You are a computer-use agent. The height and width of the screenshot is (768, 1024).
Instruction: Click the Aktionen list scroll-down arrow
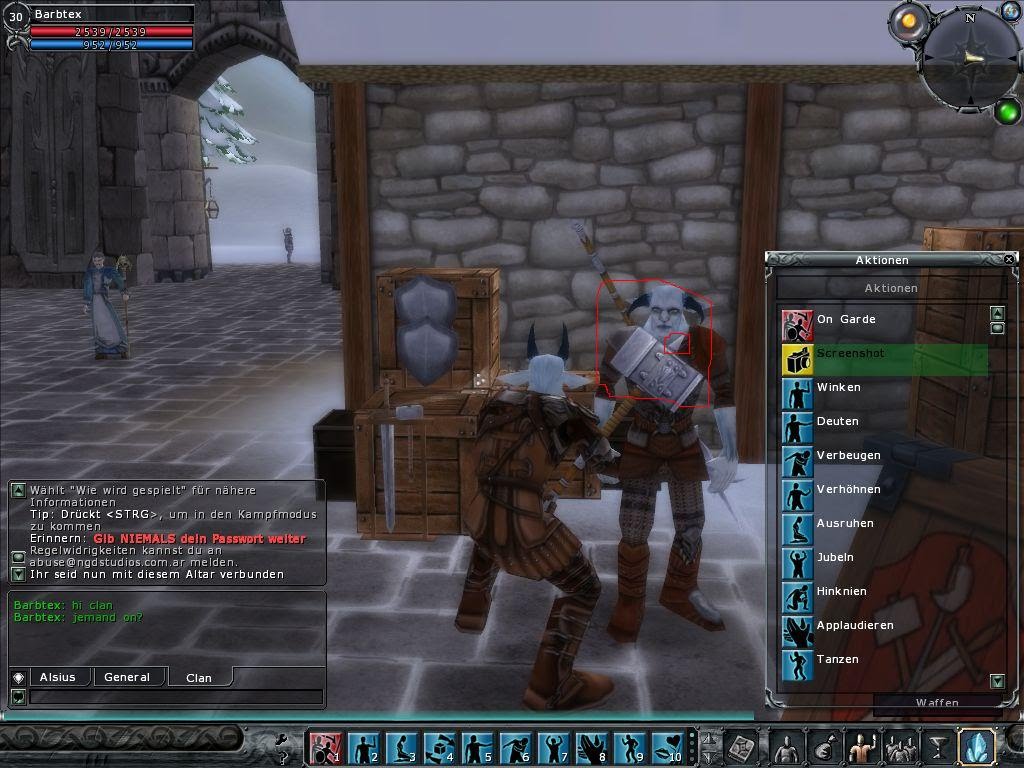(x=997, y=681)
